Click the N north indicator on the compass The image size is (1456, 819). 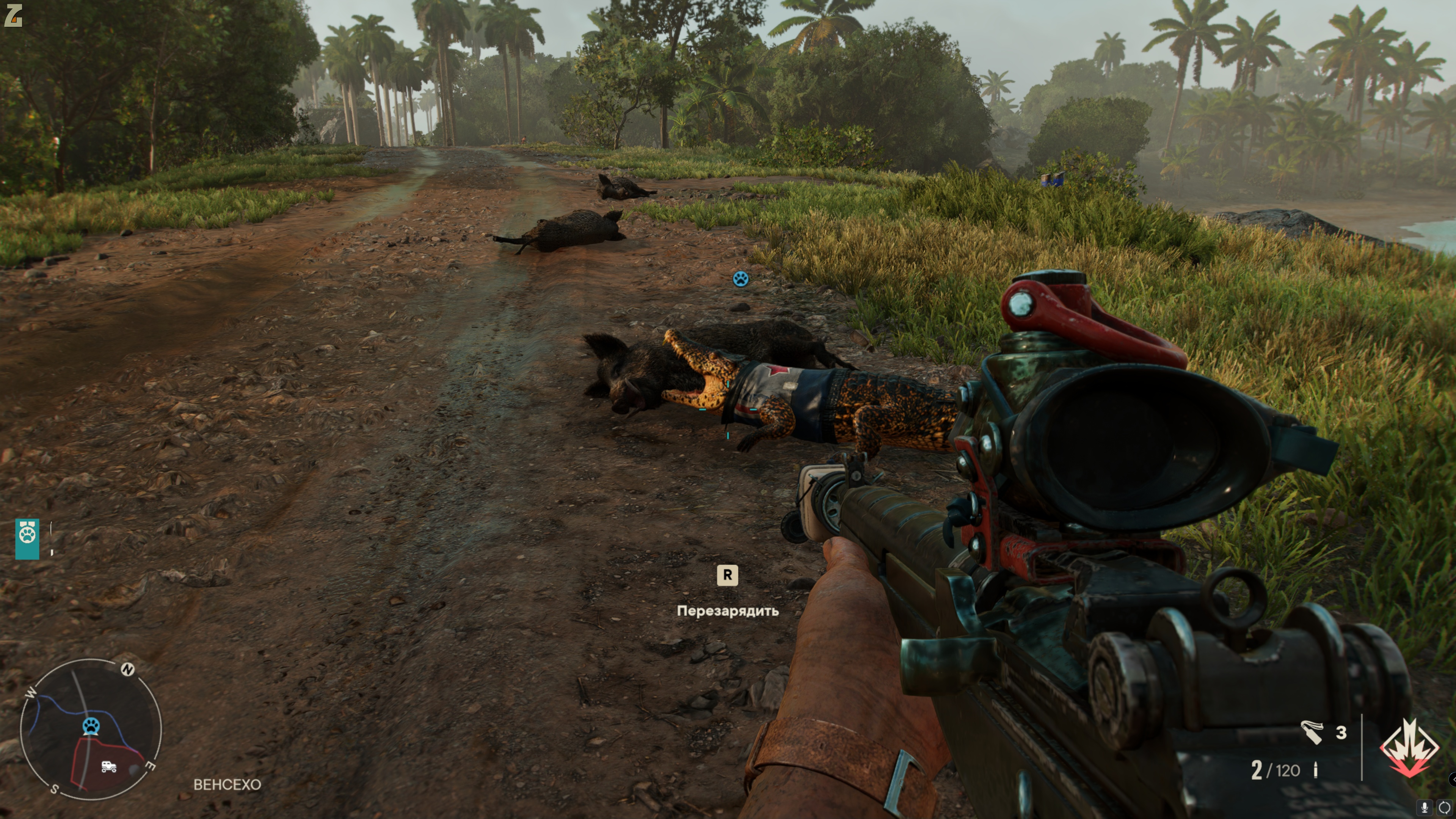128,670
